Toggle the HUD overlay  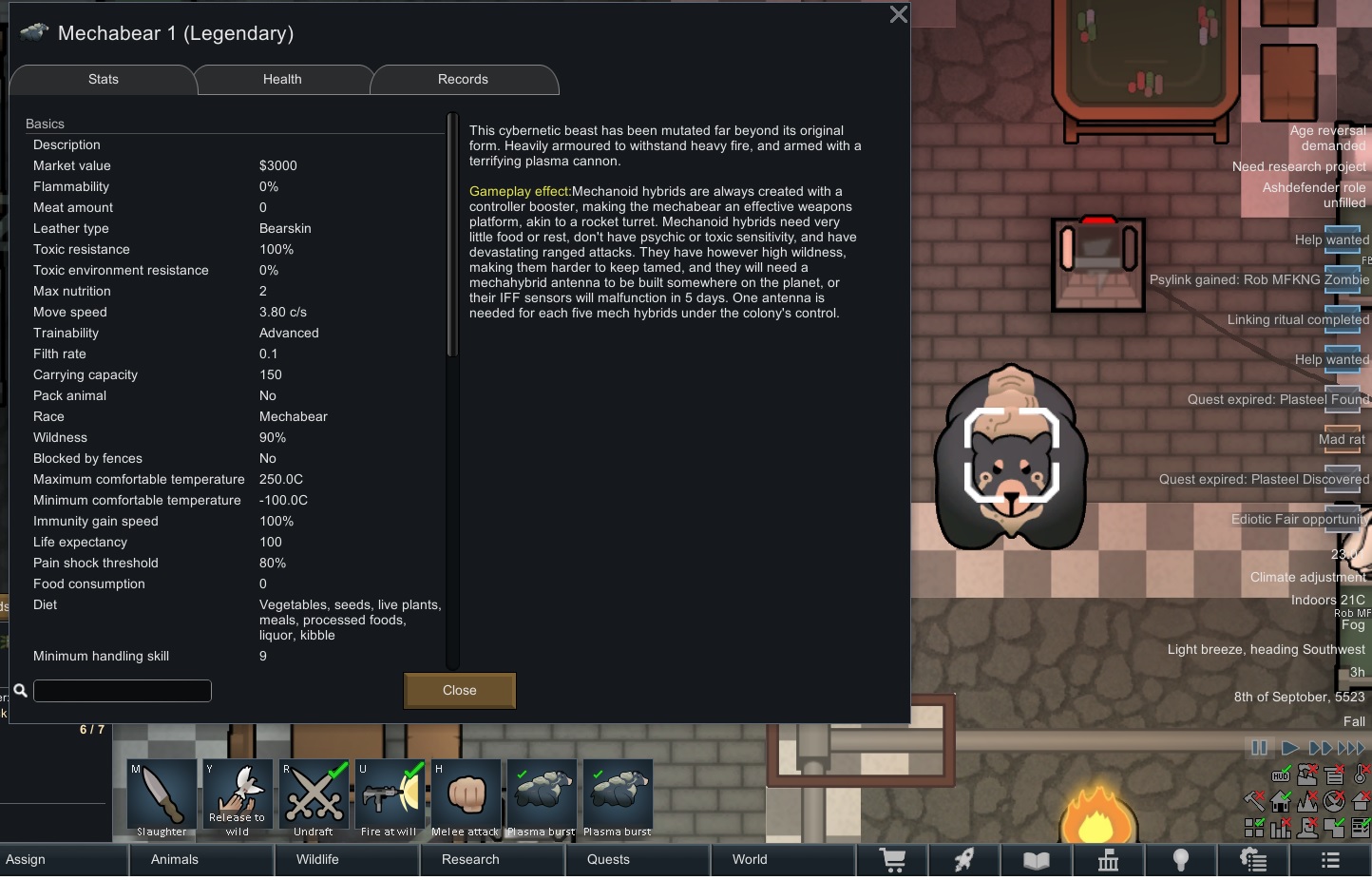click(1280, 775)
